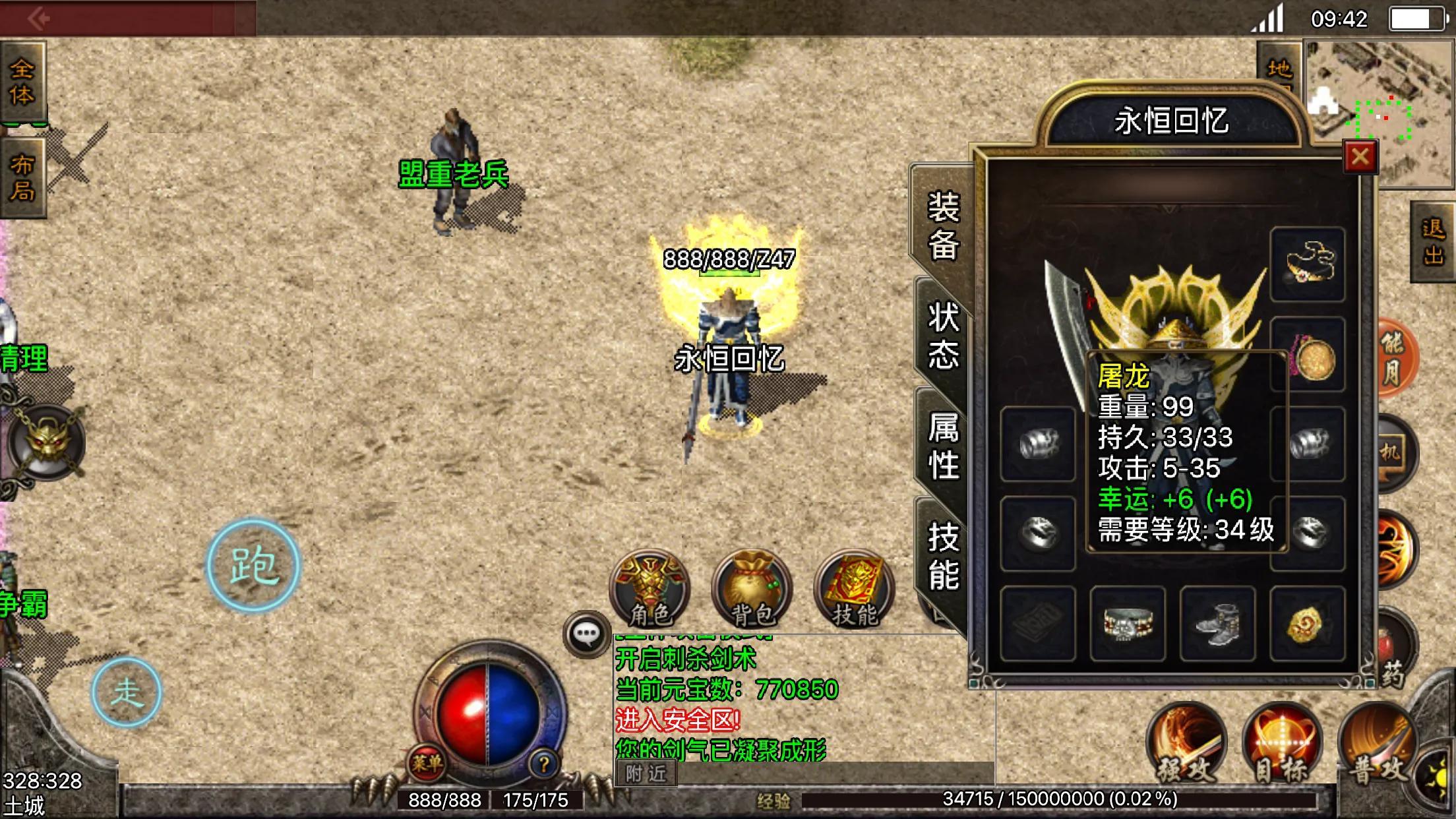1456x819 pixels.
Task: Select the belt equipment slot
Action: 1128,624
